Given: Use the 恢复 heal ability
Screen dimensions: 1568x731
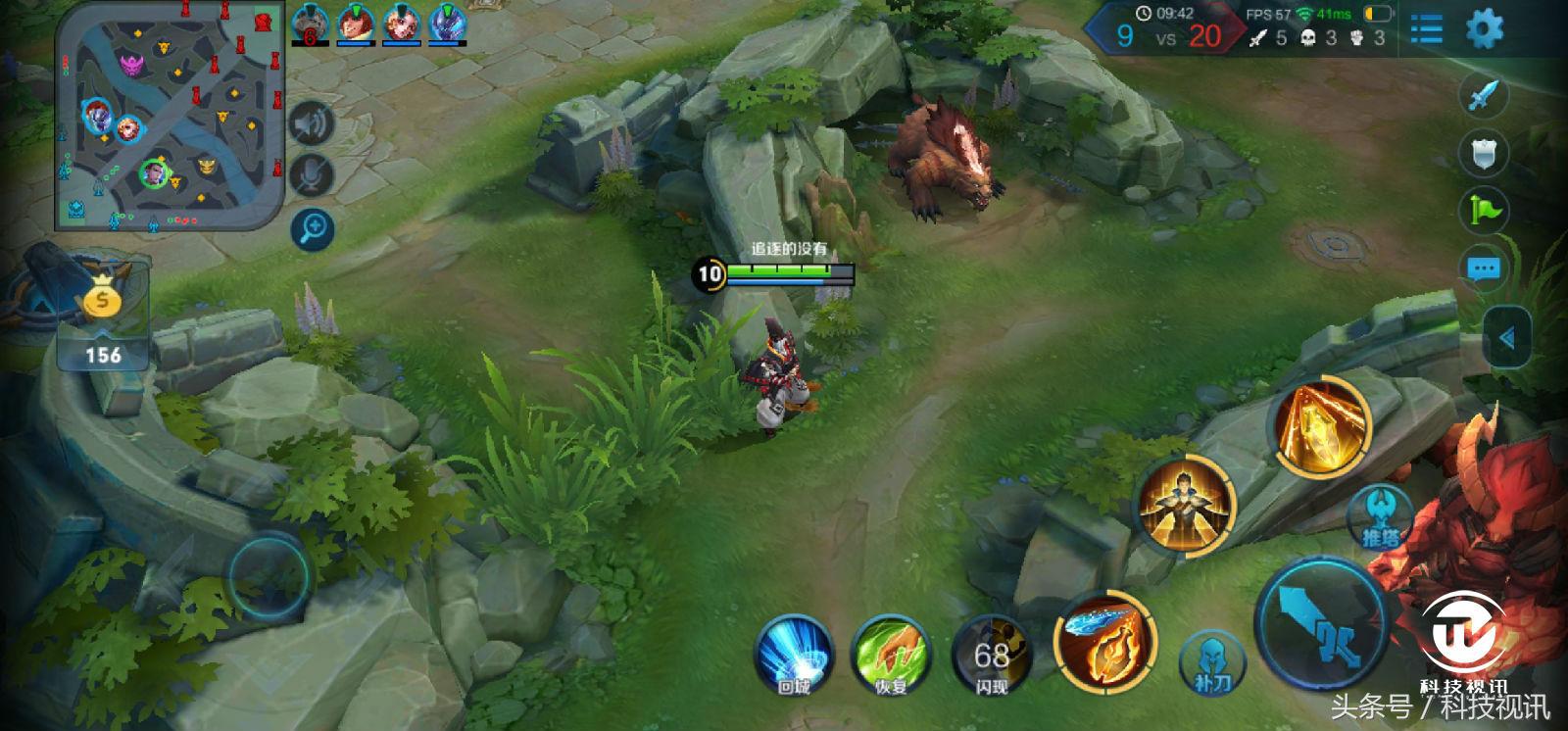Looking at the screenshot, I should [x=890, y=654].
